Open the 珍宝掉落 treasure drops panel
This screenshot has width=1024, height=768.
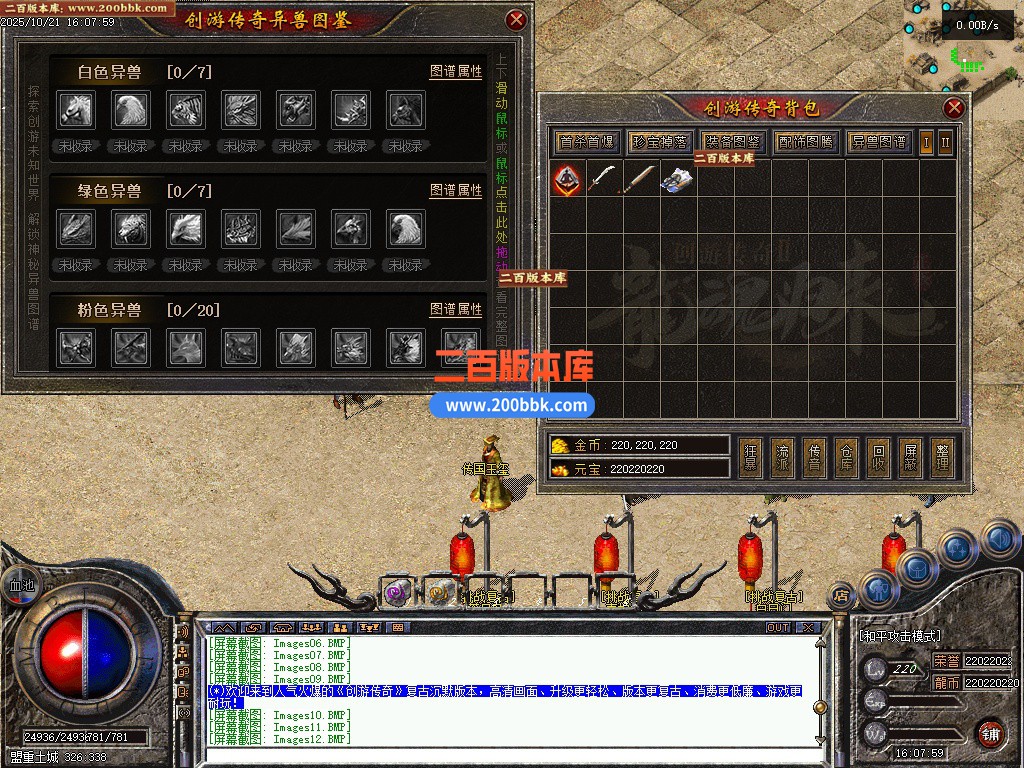660,142
